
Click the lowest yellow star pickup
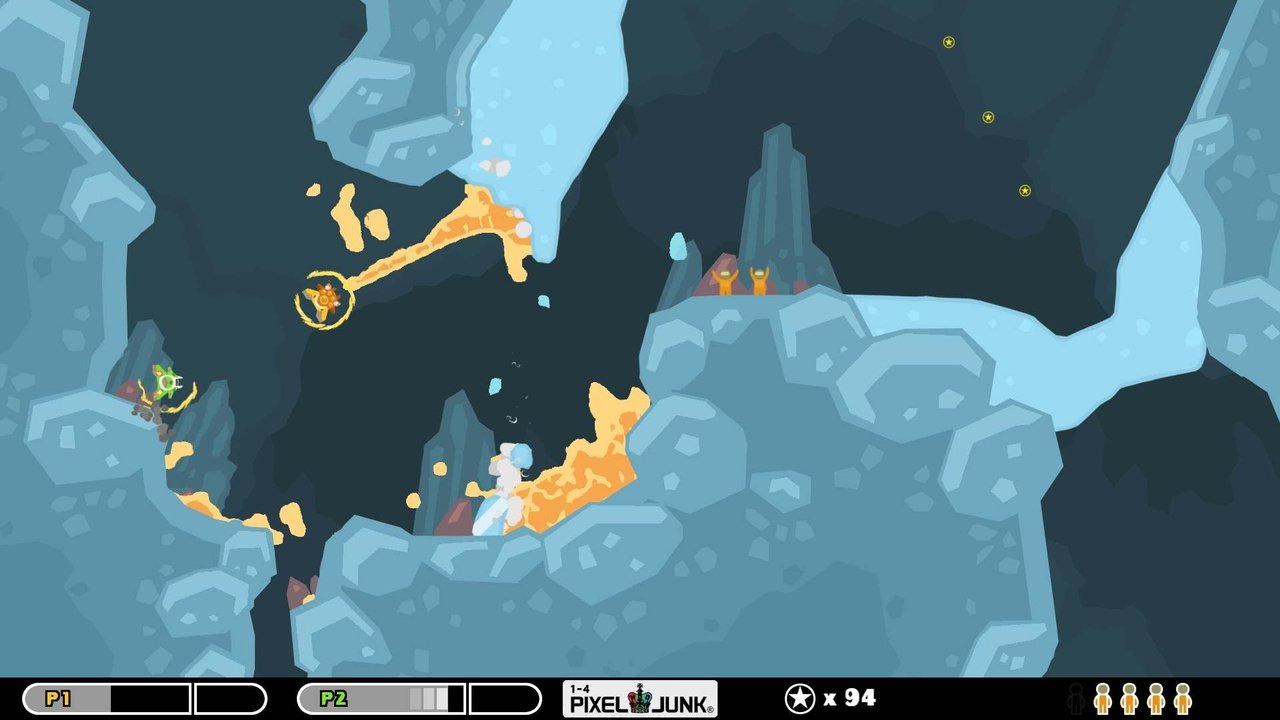pyautogui.click(x=1023, y=188)
